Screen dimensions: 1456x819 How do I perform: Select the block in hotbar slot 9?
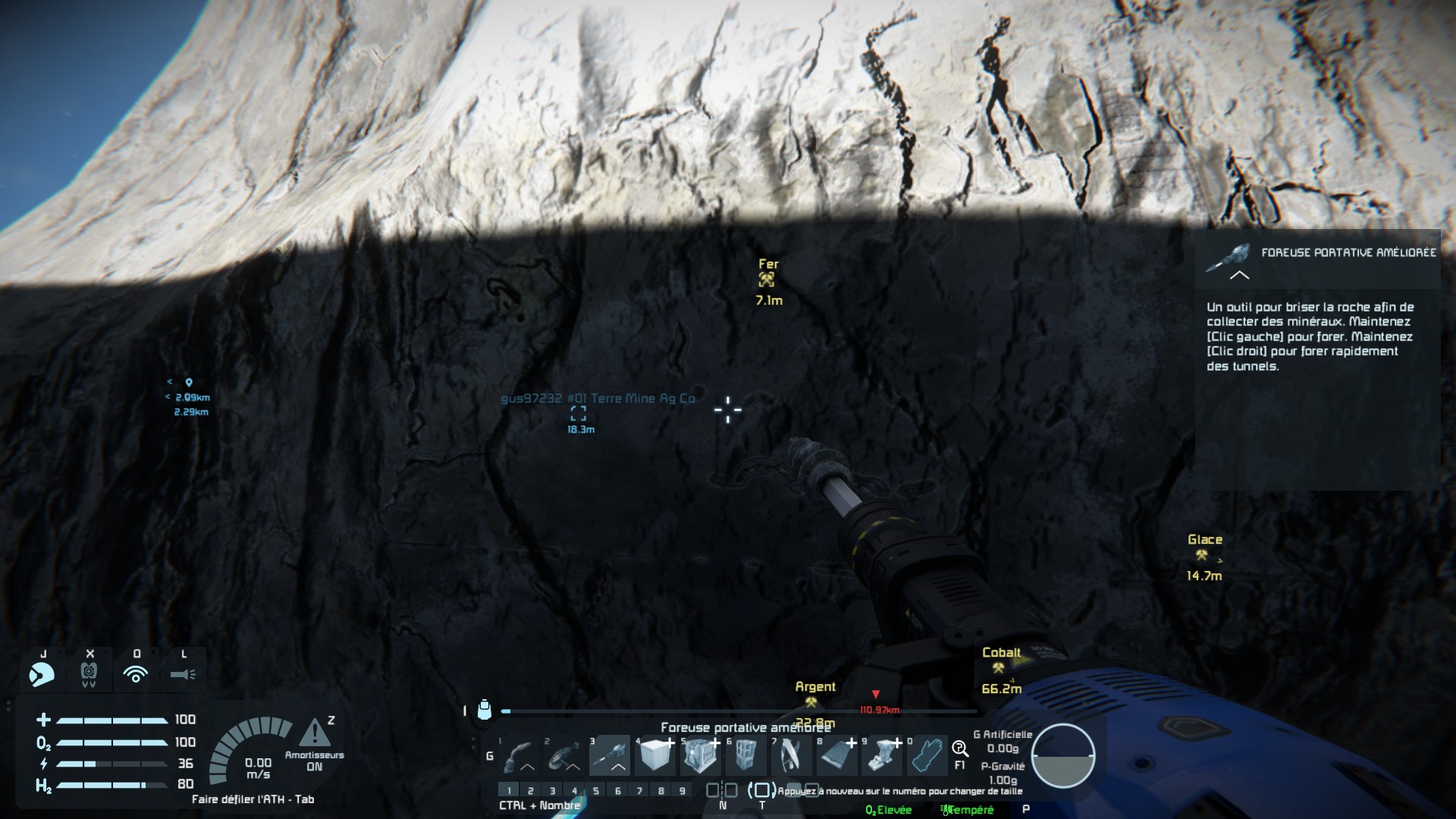tap(882, 755)
